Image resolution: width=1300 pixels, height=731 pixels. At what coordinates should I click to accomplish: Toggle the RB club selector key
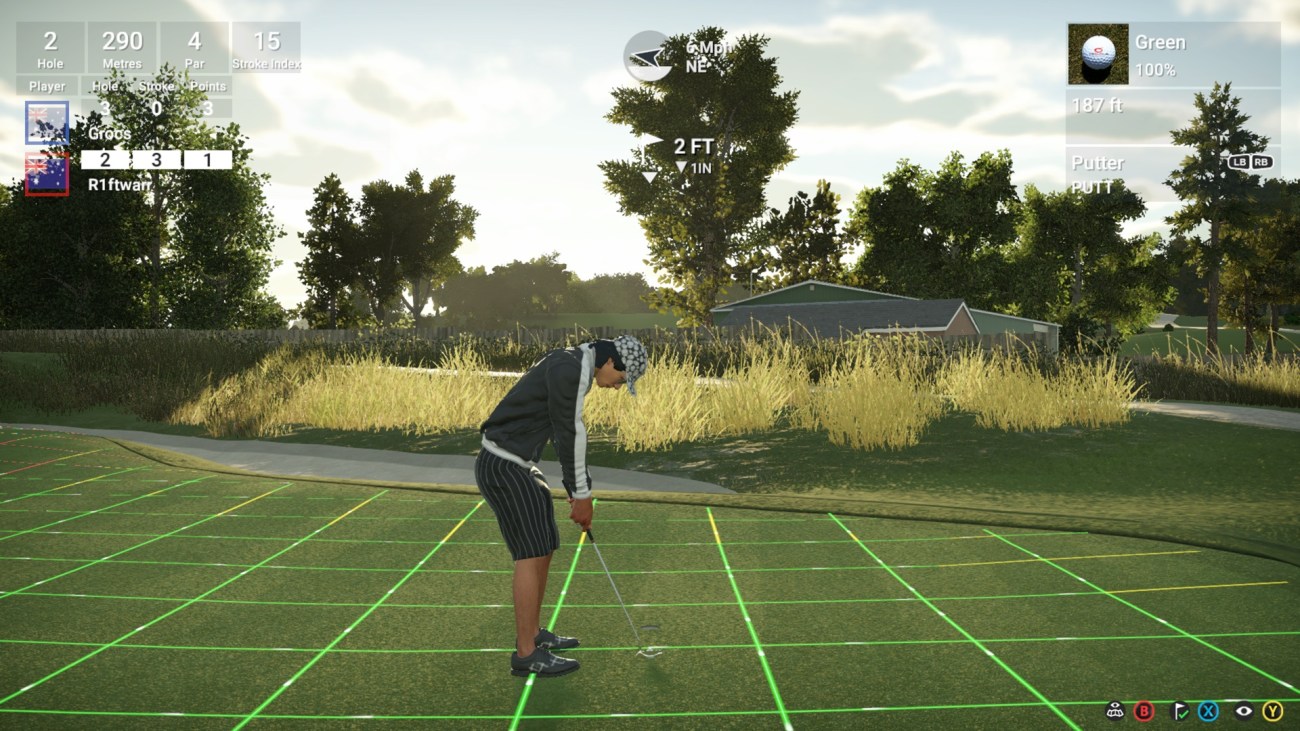pyautogui.click(x=1260, y=163)
